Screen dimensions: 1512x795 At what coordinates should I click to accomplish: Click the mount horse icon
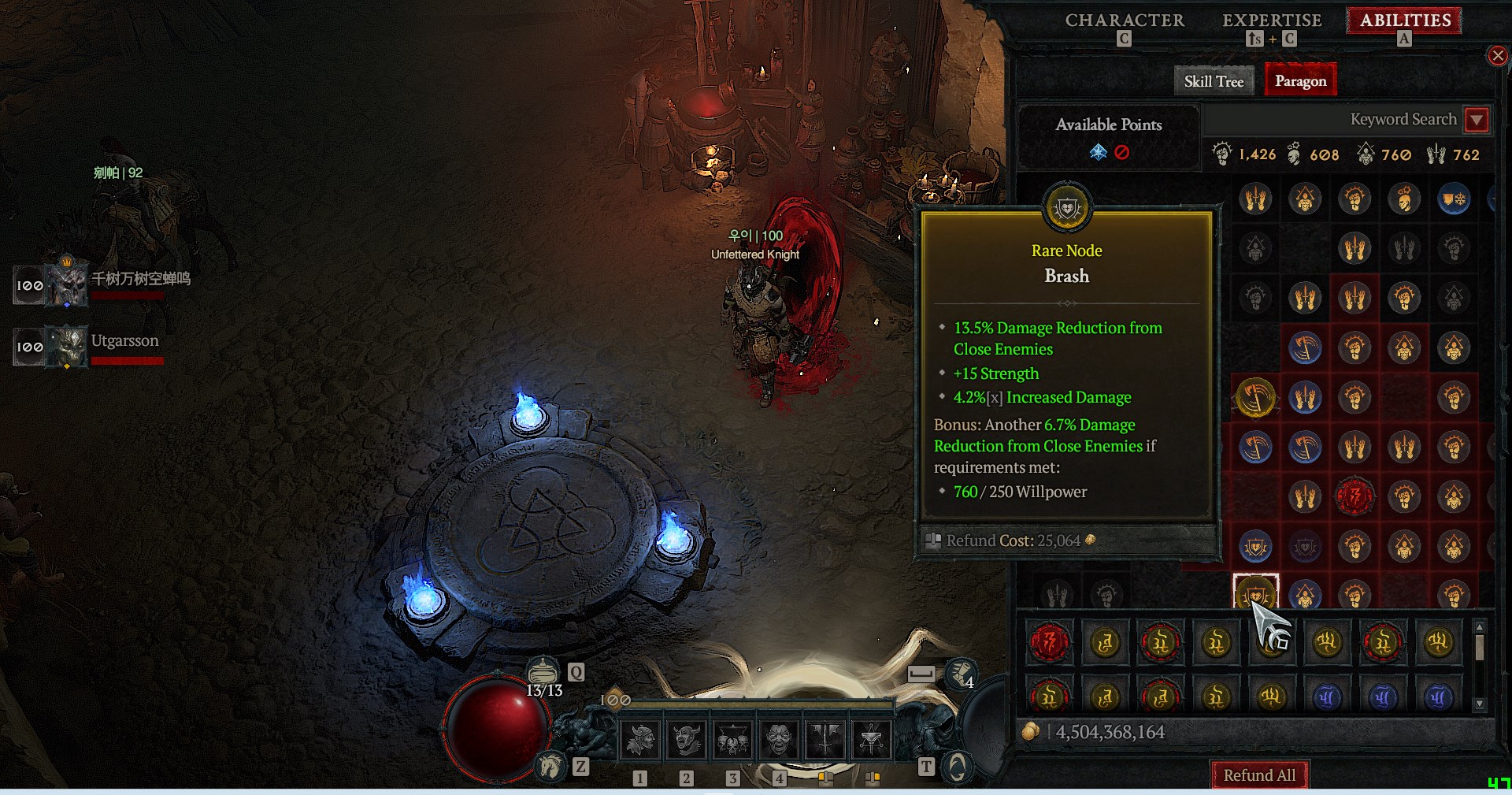click(x=550, y=765)
